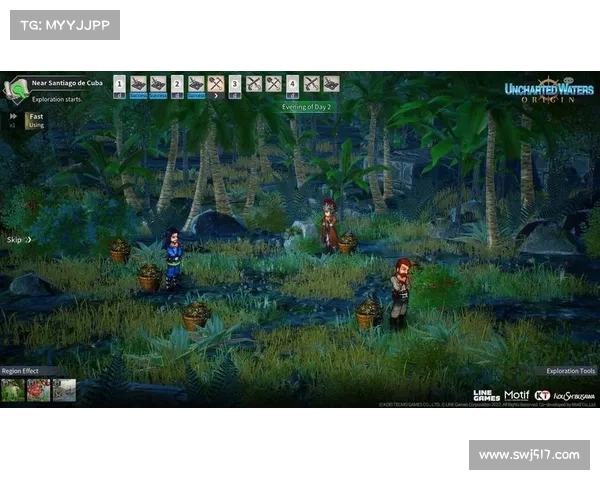Toggle the Fast speed setting
Image resolution: width=600 pixels, height=480 pixels.
(x=34, y=117)
